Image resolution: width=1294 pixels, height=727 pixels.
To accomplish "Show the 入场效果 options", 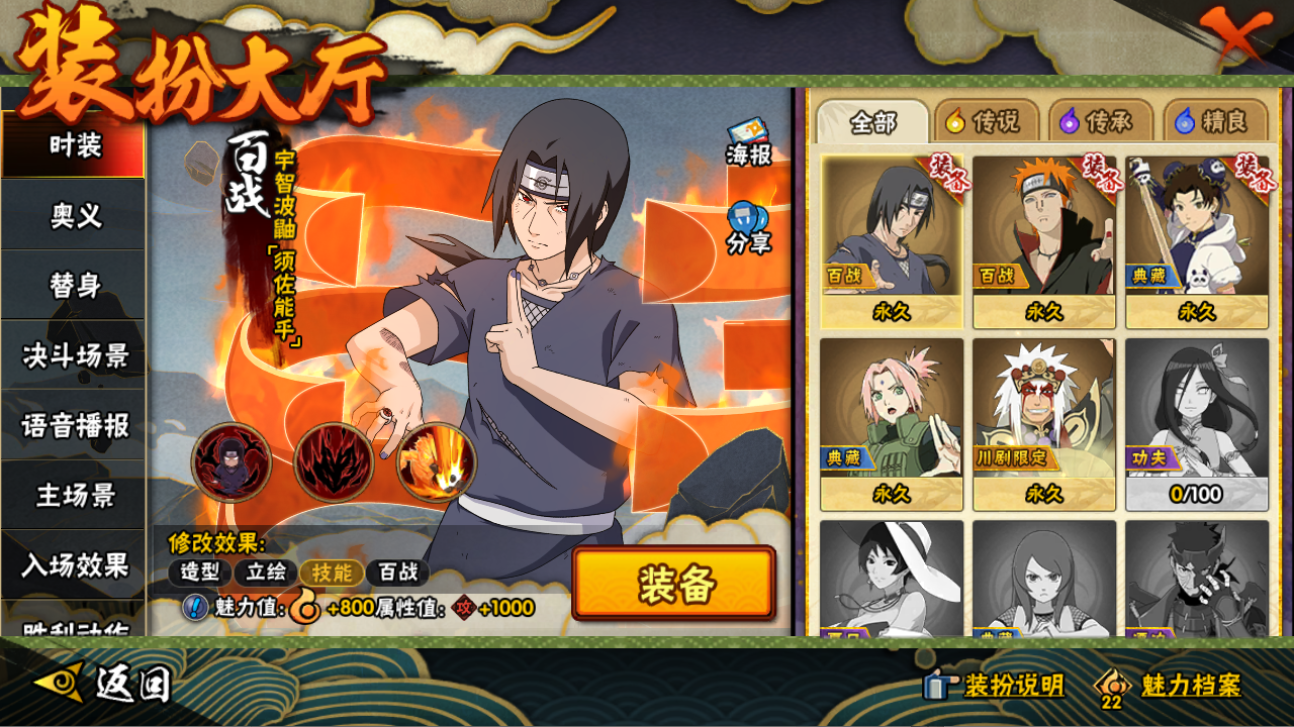I will point(75,566).
